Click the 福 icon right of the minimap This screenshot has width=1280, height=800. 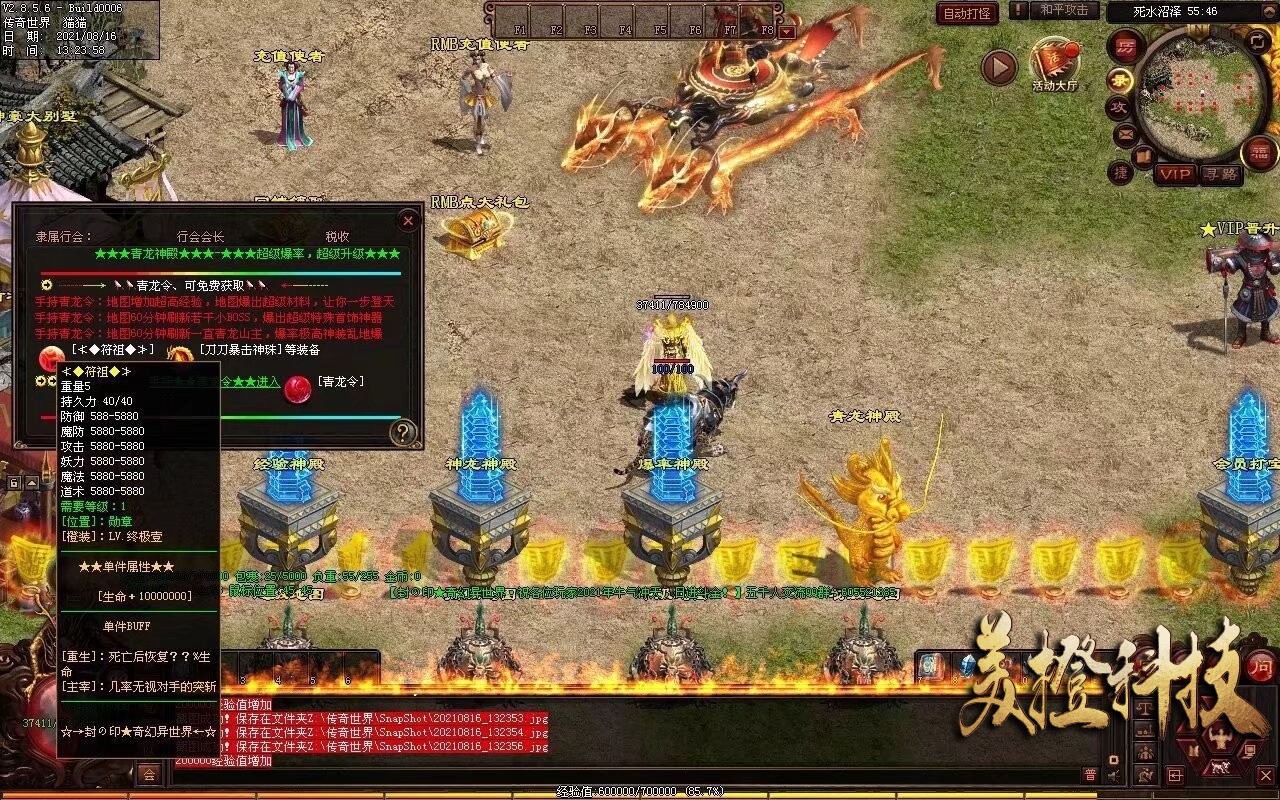click(x=1257, y=152)
